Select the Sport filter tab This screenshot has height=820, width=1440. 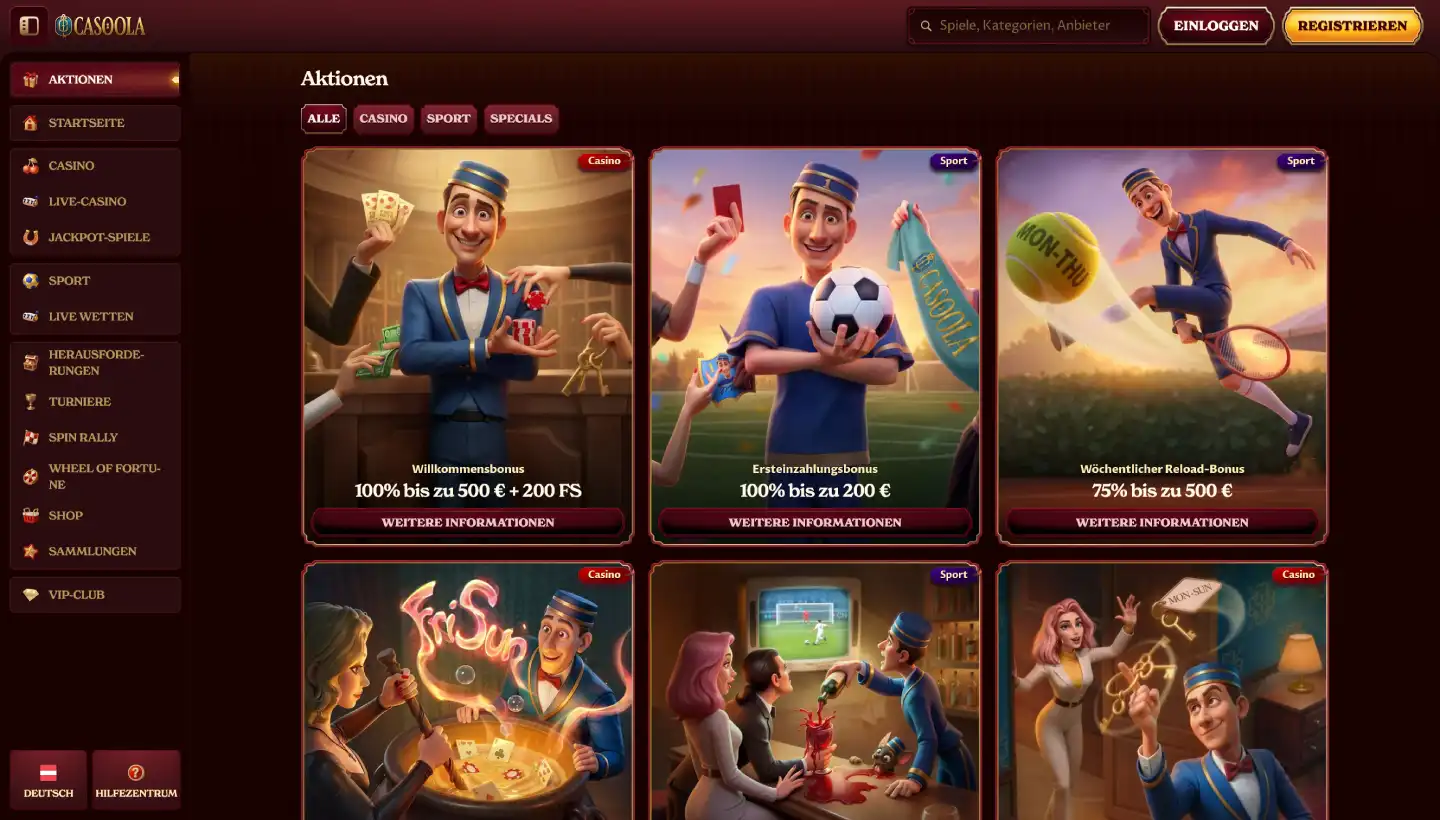(448, 118)
